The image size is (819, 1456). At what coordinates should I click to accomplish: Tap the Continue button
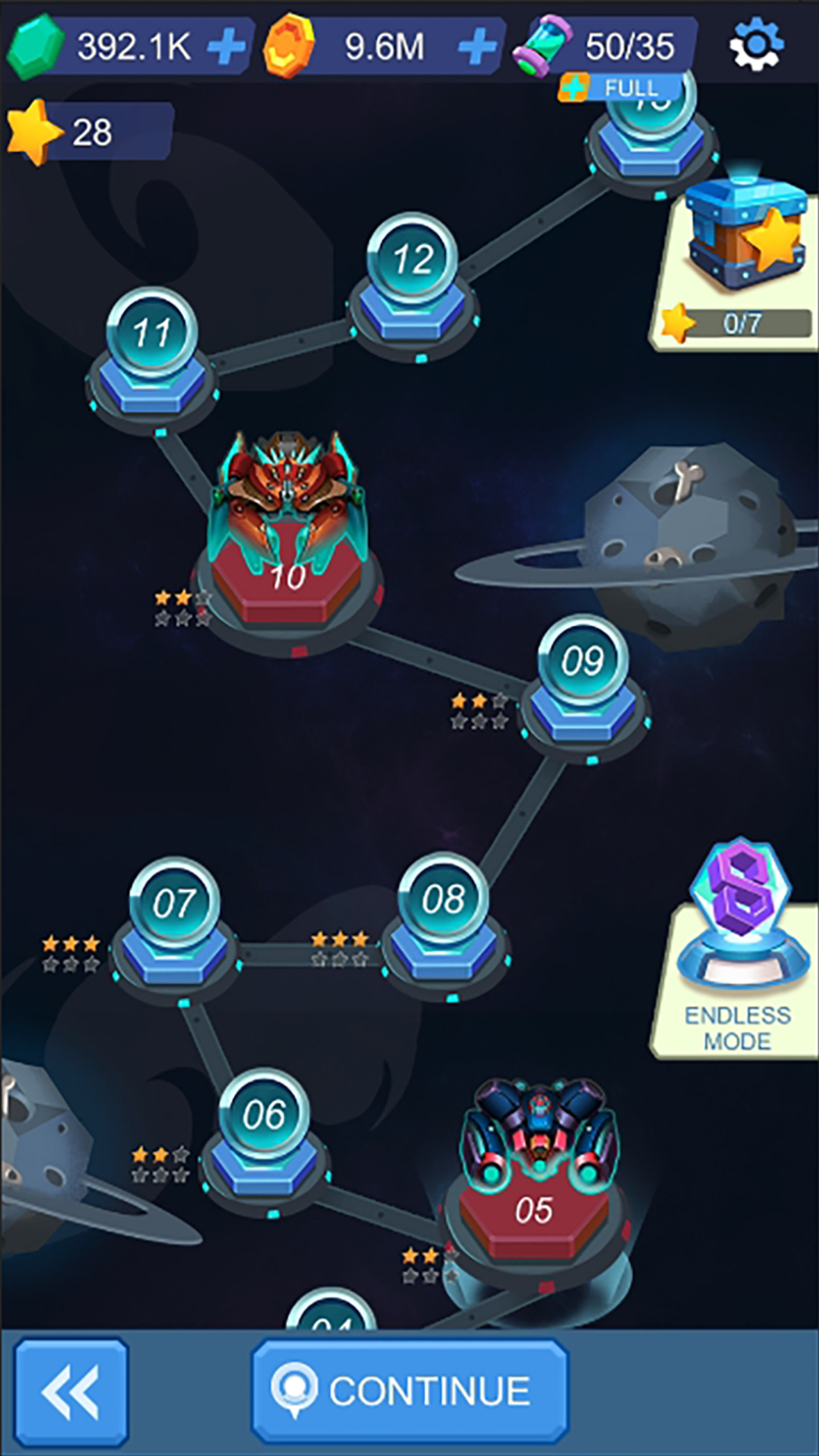click(x=409, y=1391)
